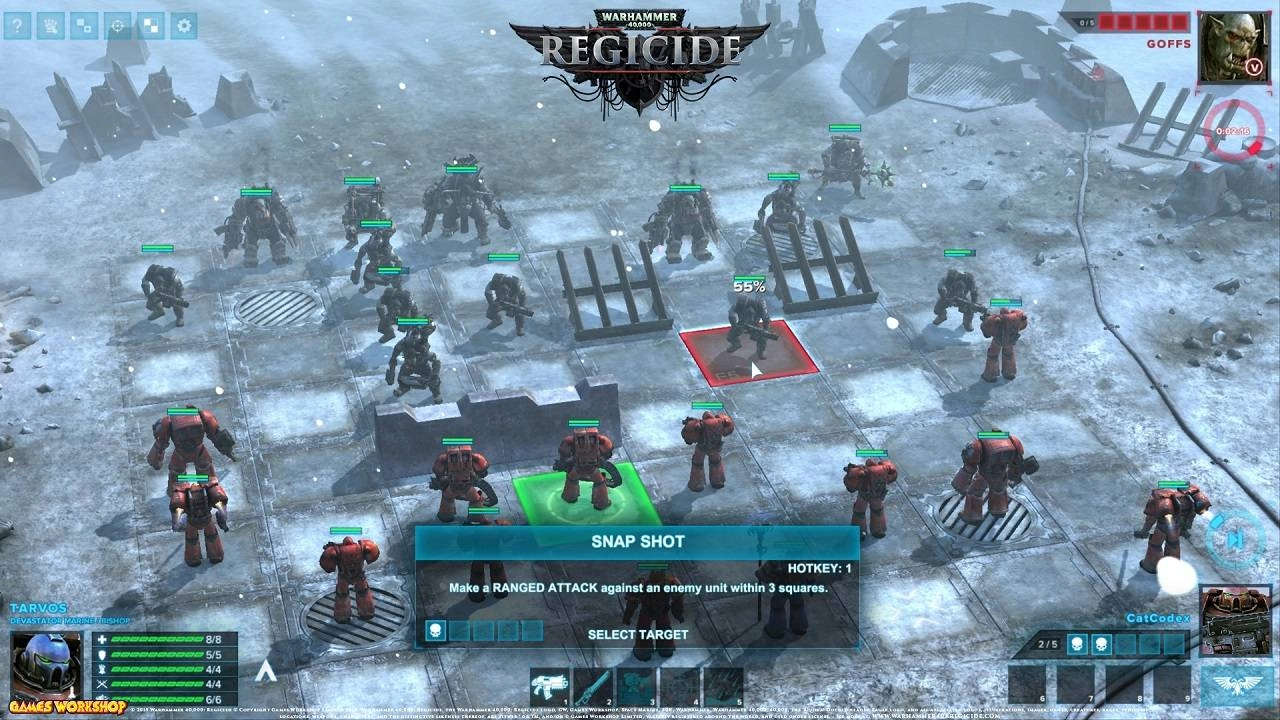Click the checkerboard board icon
This screenshot has height=720, width=1280.
150,26
